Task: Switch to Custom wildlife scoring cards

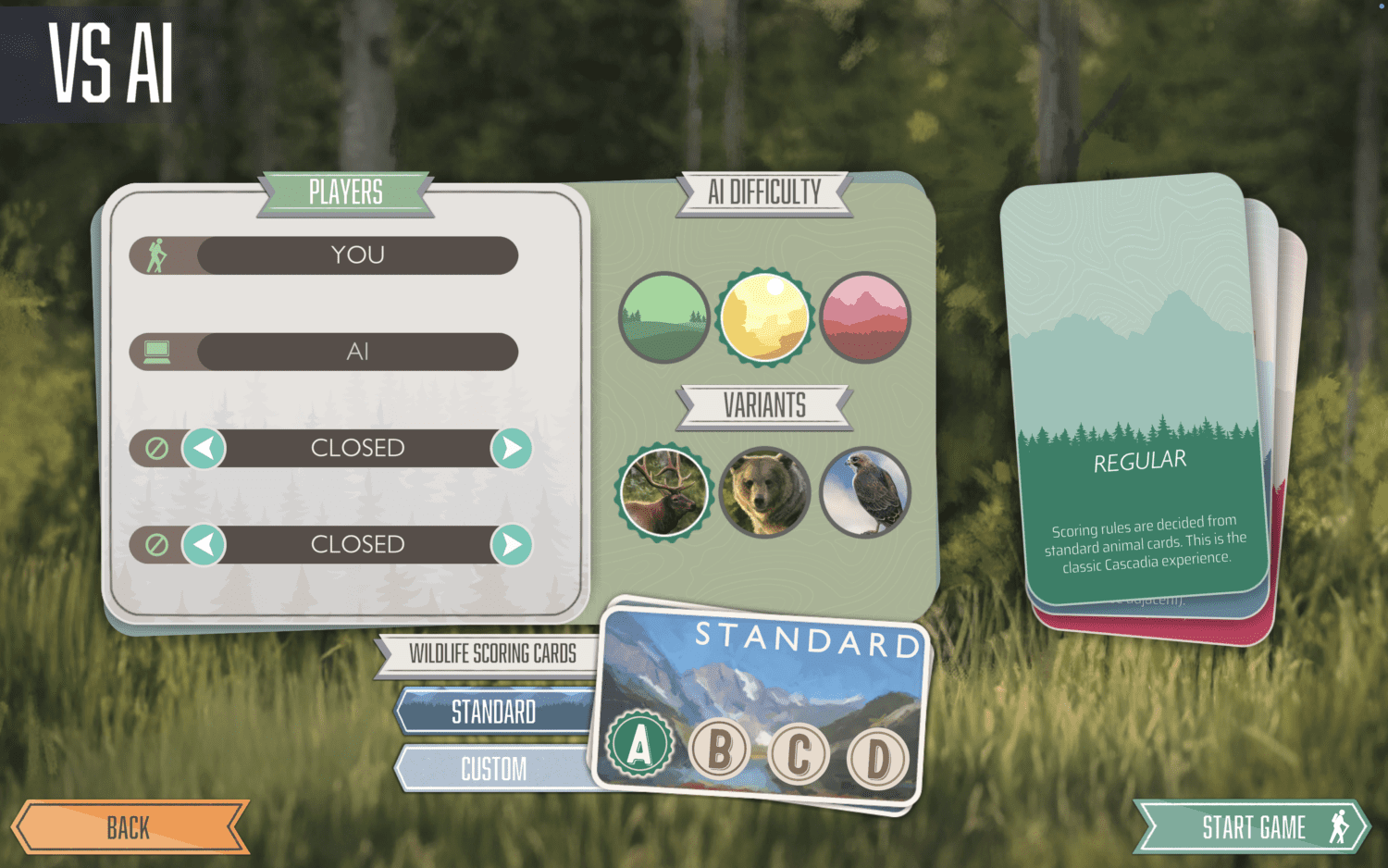Action: click(493, 768)
